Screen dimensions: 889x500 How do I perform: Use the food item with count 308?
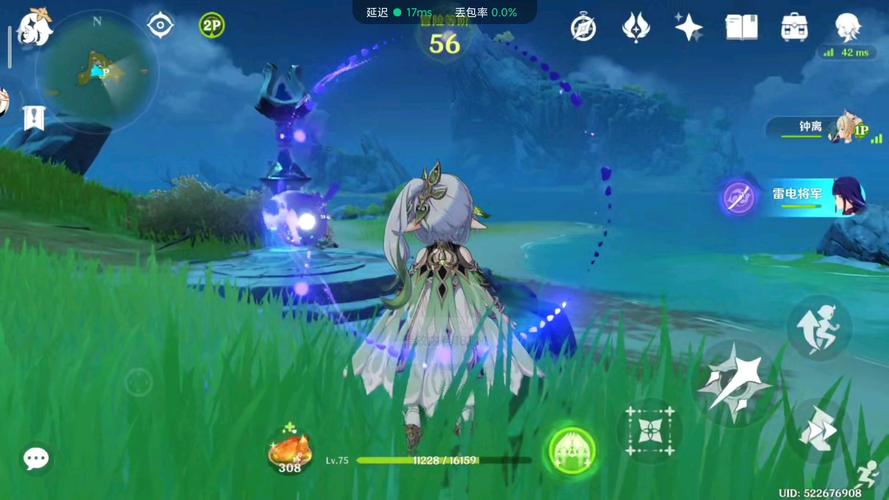[x=290, y=449]
